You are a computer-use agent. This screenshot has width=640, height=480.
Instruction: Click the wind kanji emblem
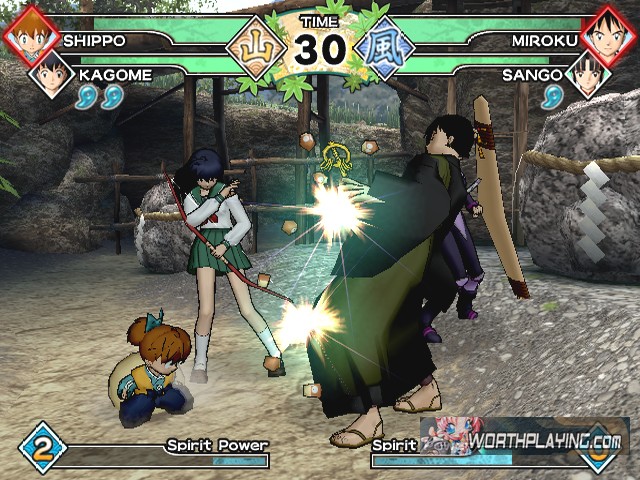[385, 49]
